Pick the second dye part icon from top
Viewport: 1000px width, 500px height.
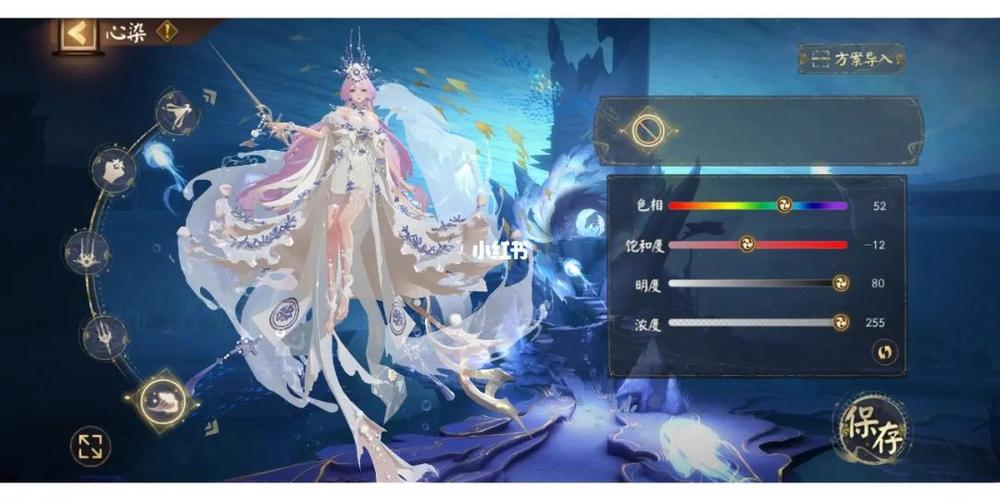pyautogui.click(x=114, y=170)
